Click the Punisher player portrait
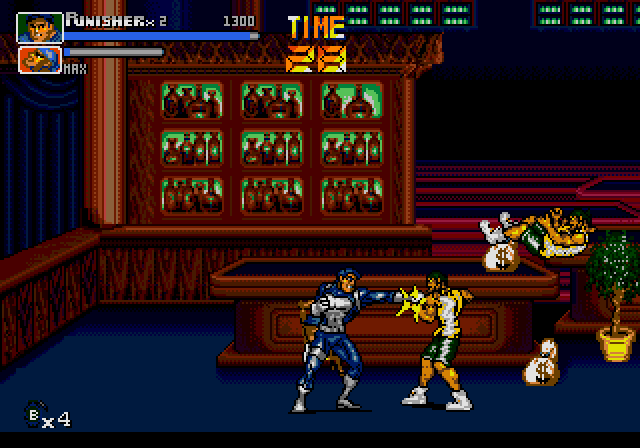The image size is (640, 448). point(39,27)
